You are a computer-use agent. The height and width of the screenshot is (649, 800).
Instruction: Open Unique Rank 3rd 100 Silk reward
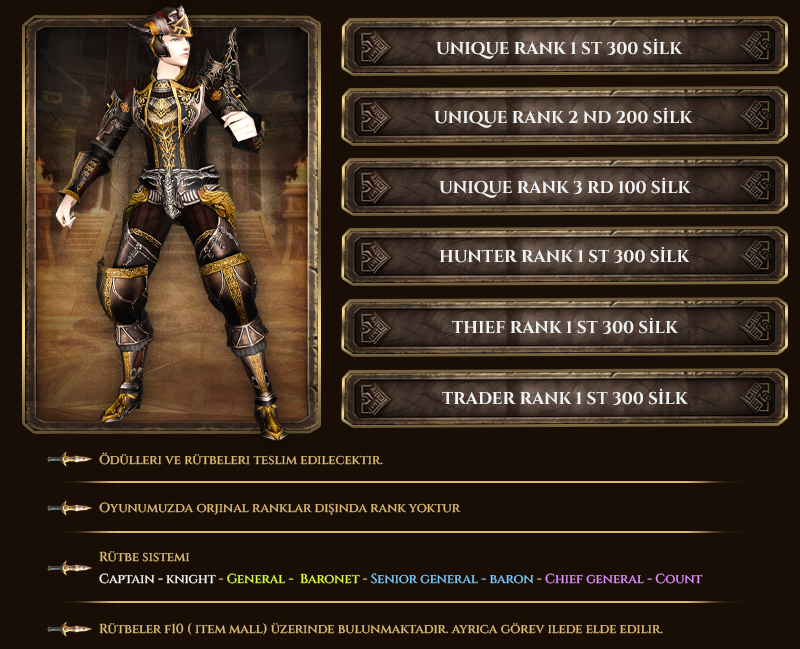click(x=564, y=187)
